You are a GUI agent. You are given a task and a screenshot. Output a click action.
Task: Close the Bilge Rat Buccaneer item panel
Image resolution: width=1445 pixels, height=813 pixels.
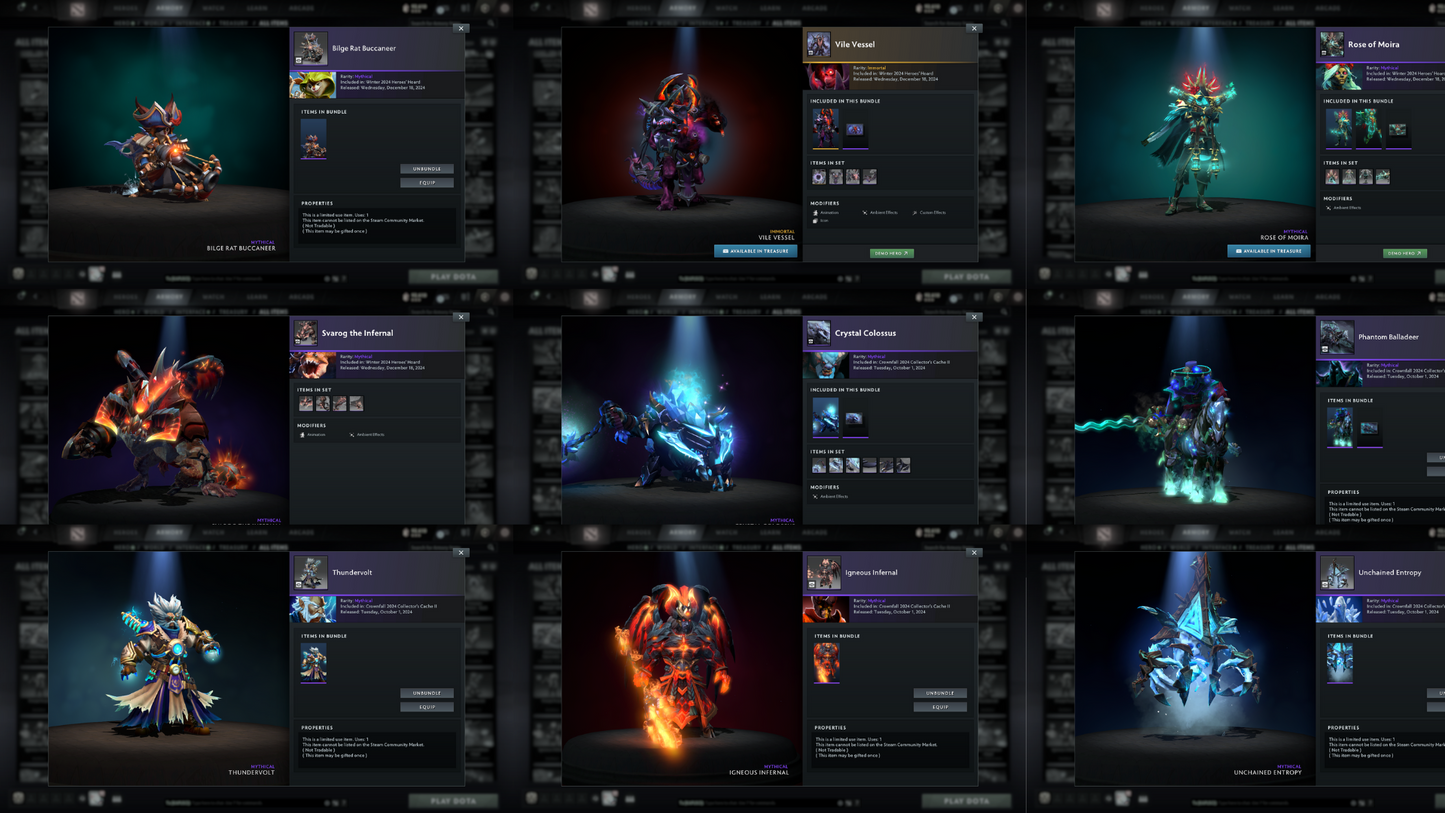(461, 29)
